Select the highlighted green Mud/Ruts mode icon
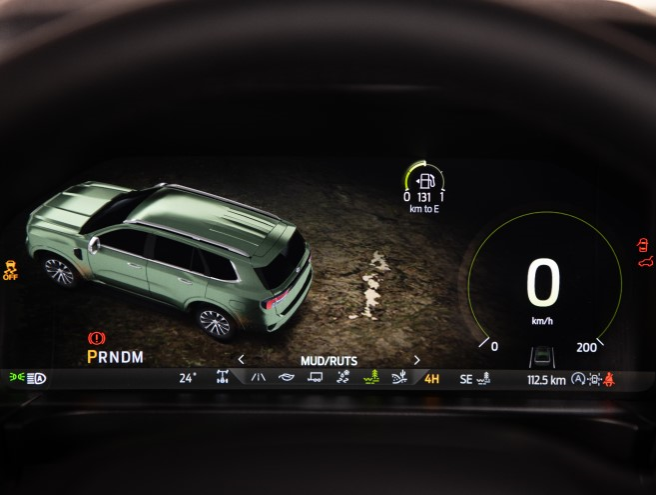This screenshot has width=656, height=495. [x=371, y=378]
